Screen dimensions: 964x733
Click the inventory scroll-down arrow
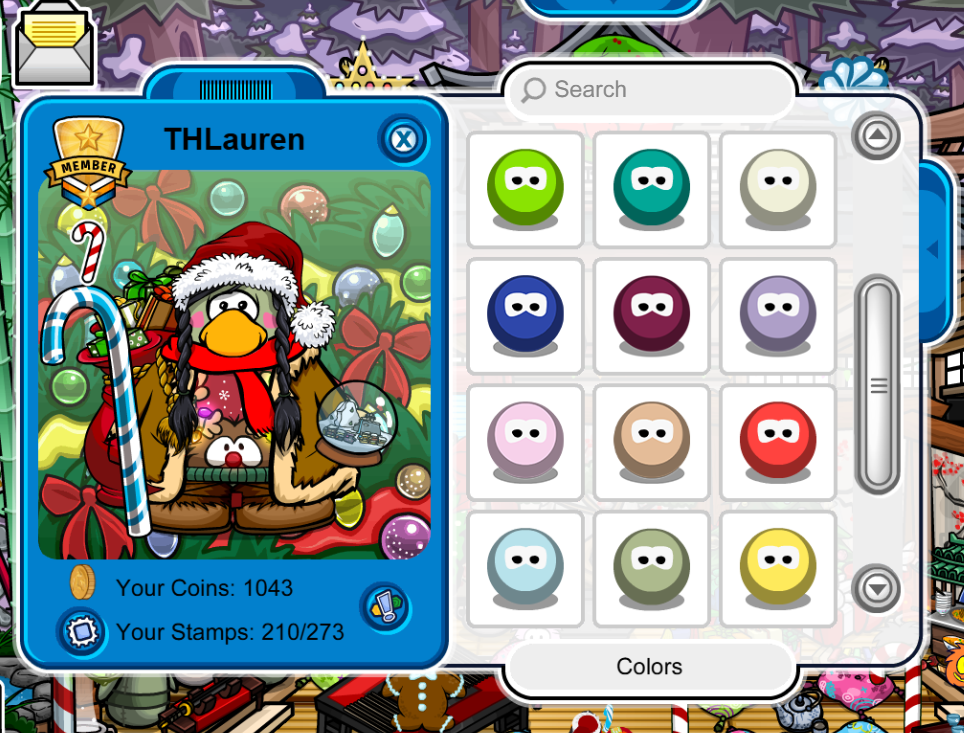coord(877,588)
